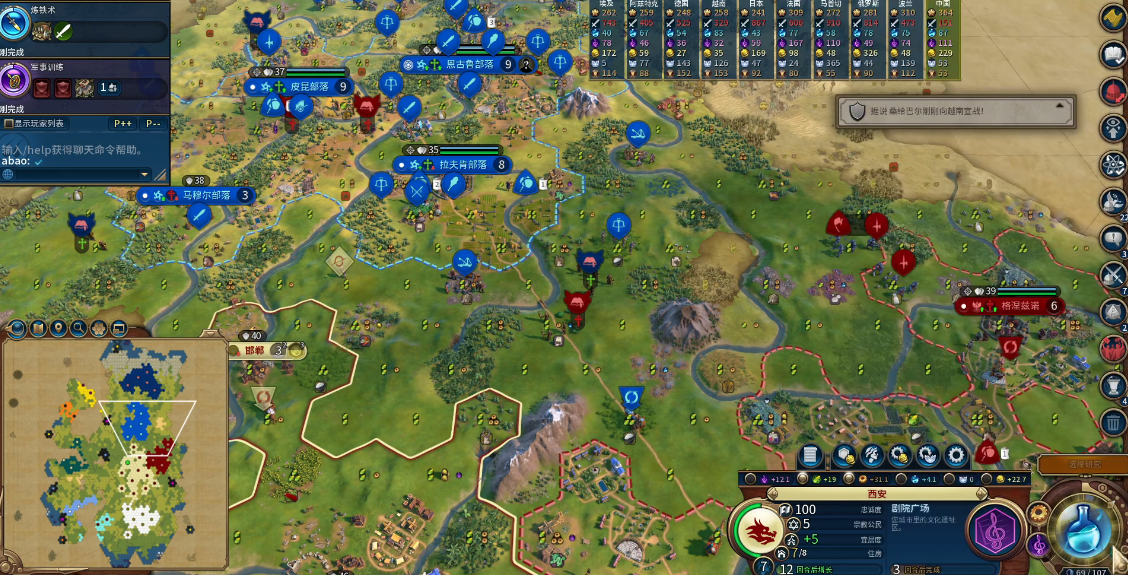Click the P-- button

coord(153,124)
